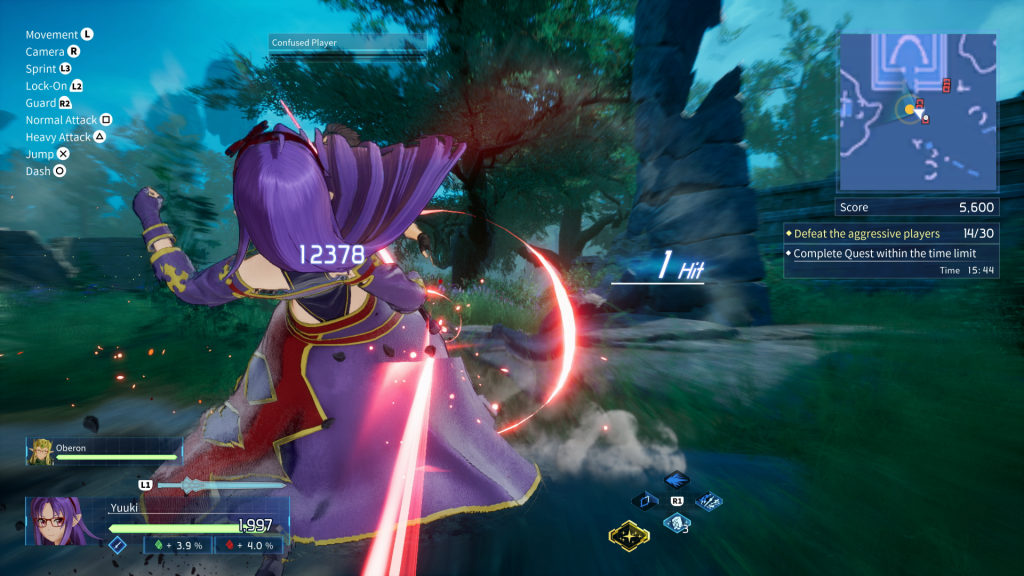Click the small sword diamond icon under Yuuki
Image resolution: width=1024 pixels, height=576 pixels.
click(117, 545)
